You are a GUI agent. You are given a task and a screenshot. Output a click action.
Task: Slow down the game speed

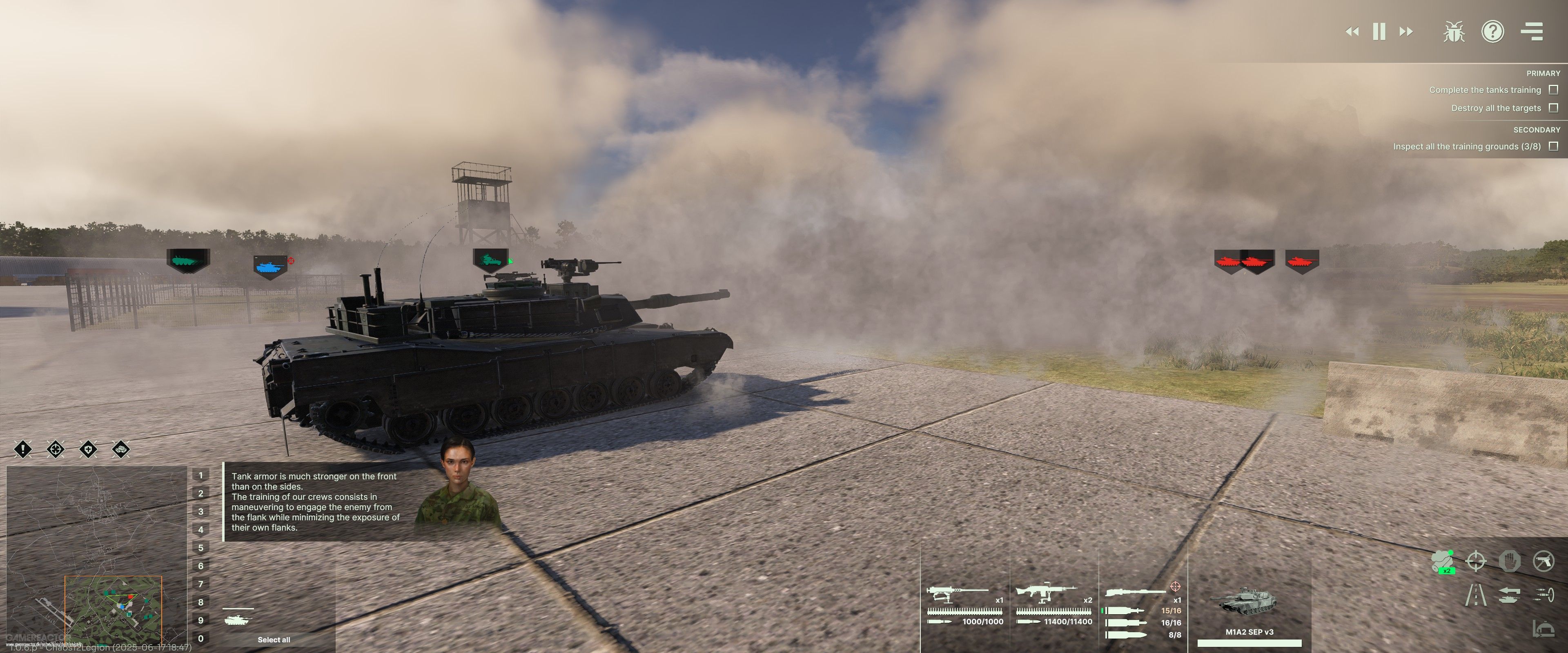point(1352,32)
